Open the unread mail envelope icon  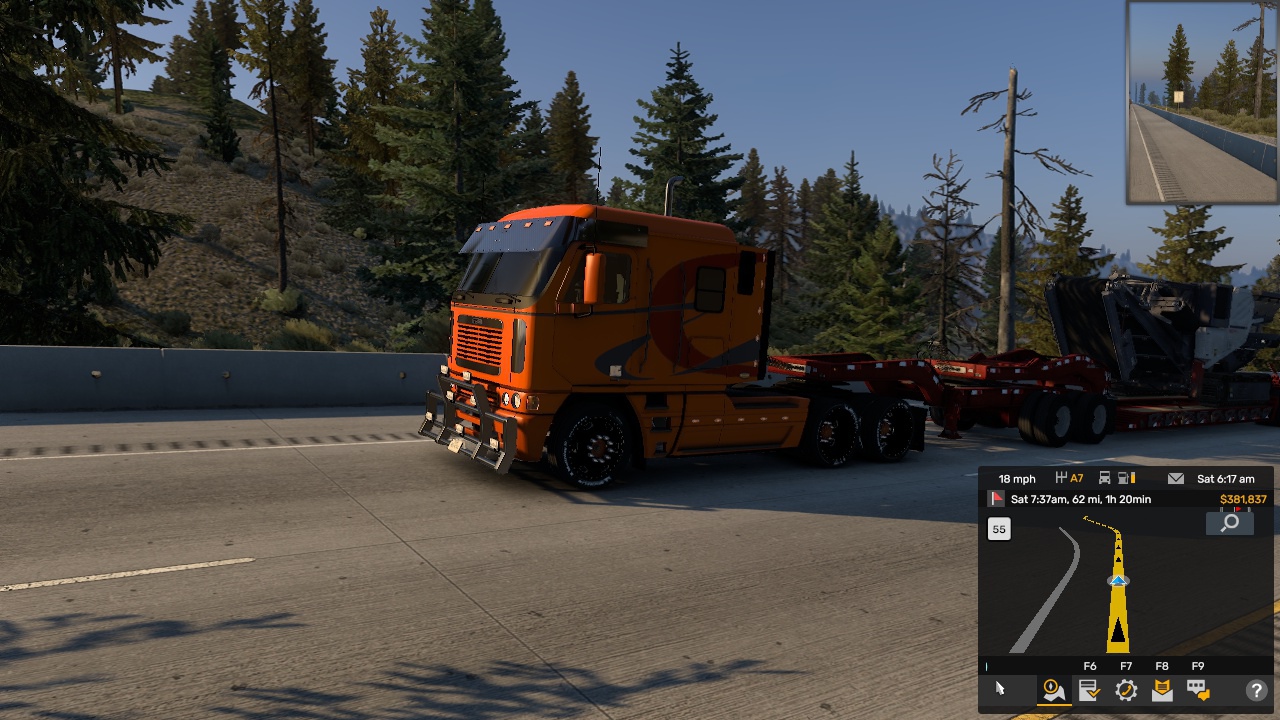[1175, 479]
